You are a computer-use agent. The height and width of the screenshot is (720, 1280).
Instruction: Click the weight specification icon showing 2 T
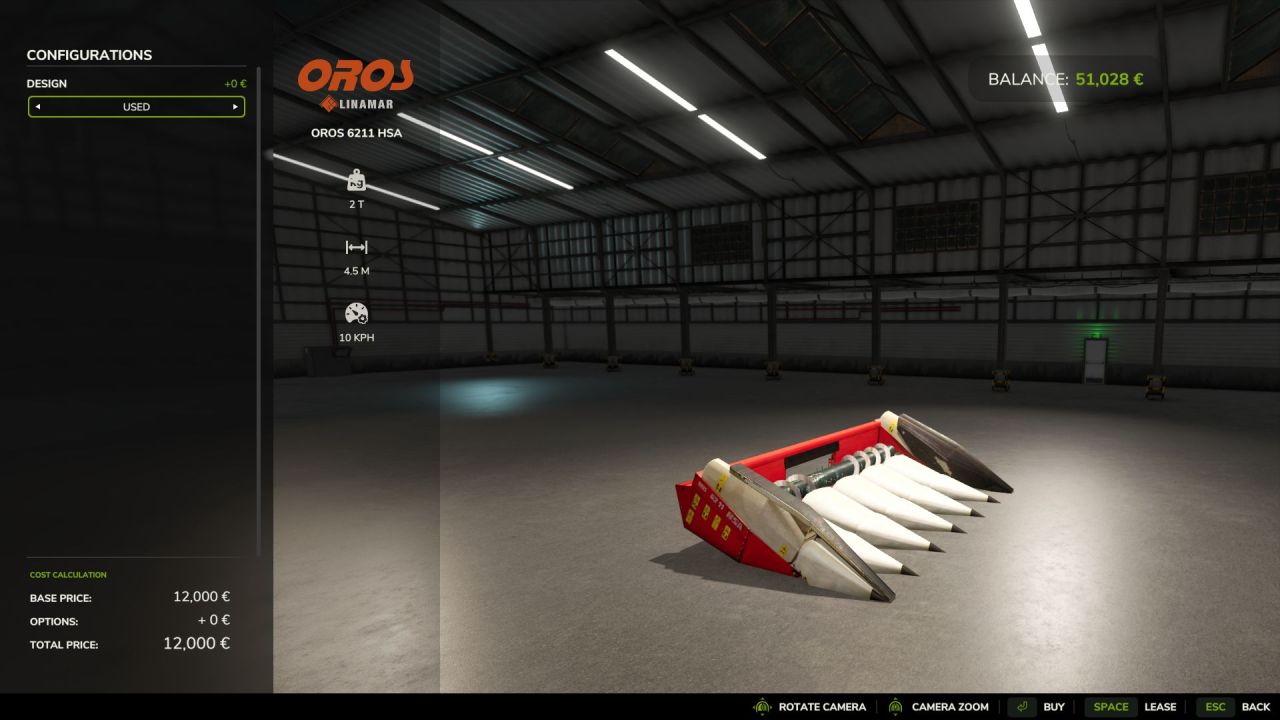coord(357,181)
